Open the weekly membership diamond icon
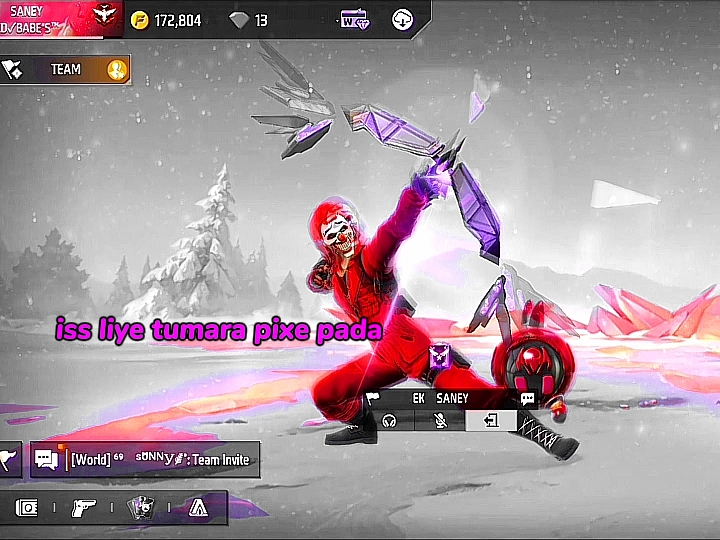The height and width of the screenshot is (540, 720). tap(354, 19)
